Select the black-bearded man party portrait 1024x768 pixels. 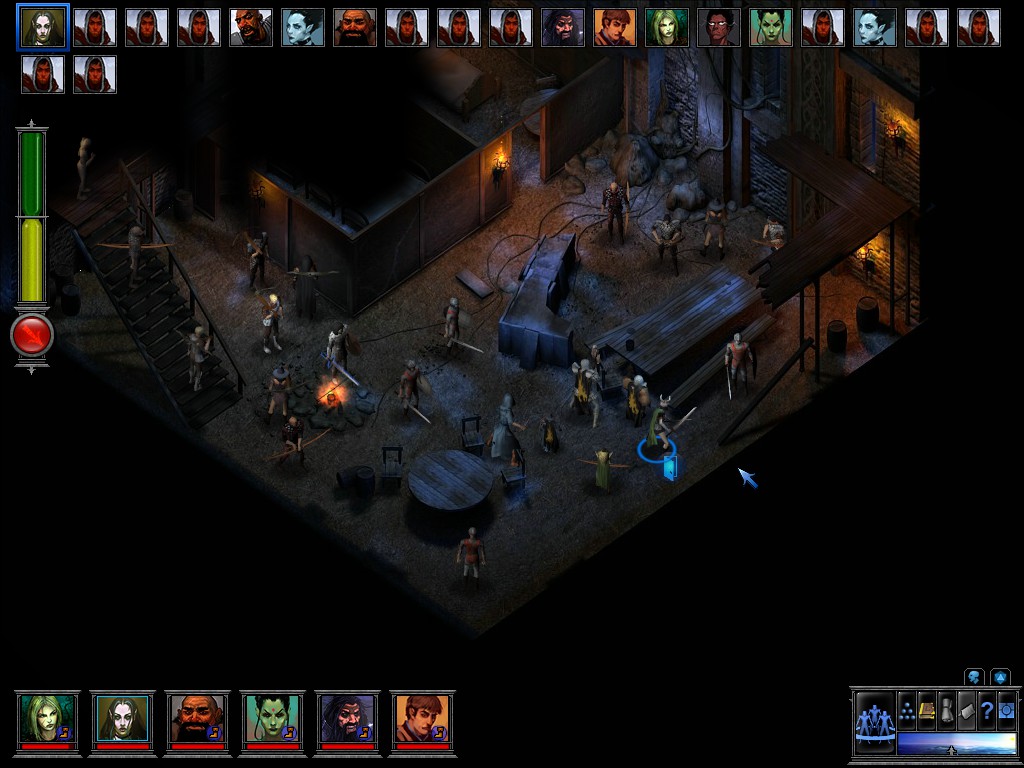(347, 718)
